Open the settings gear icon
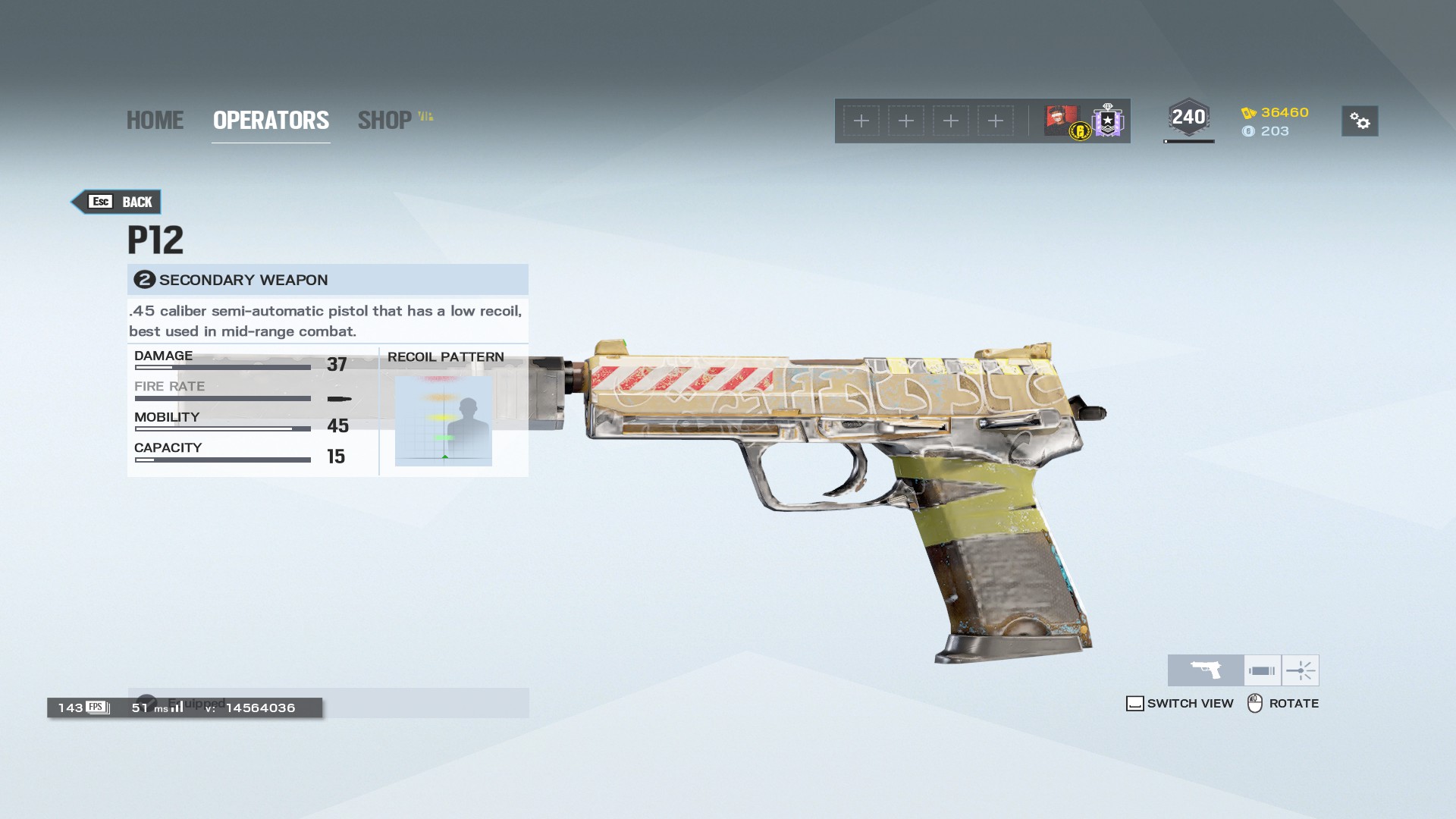 tap(1360, 121)
